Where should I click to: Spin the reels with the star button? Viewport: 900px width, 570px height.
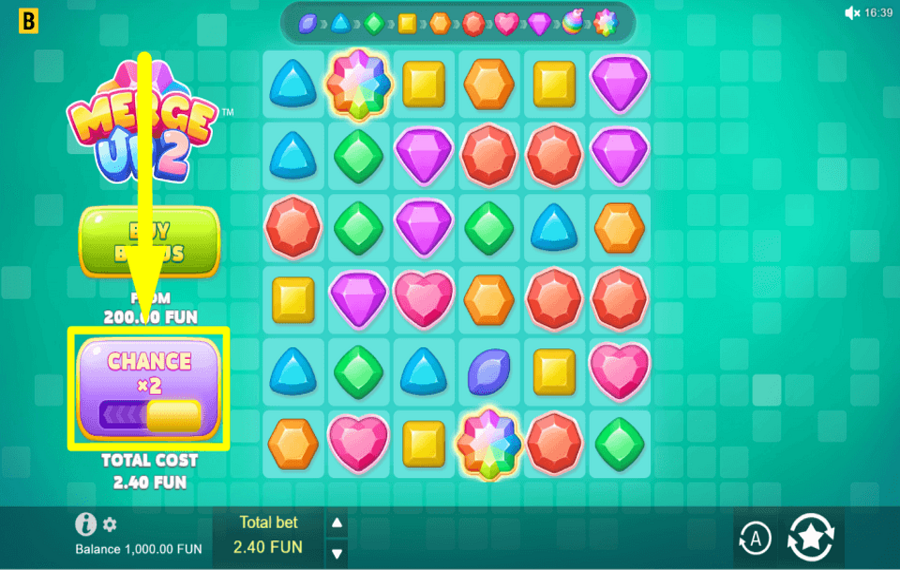pyautogui.click(x=813, y=539)
